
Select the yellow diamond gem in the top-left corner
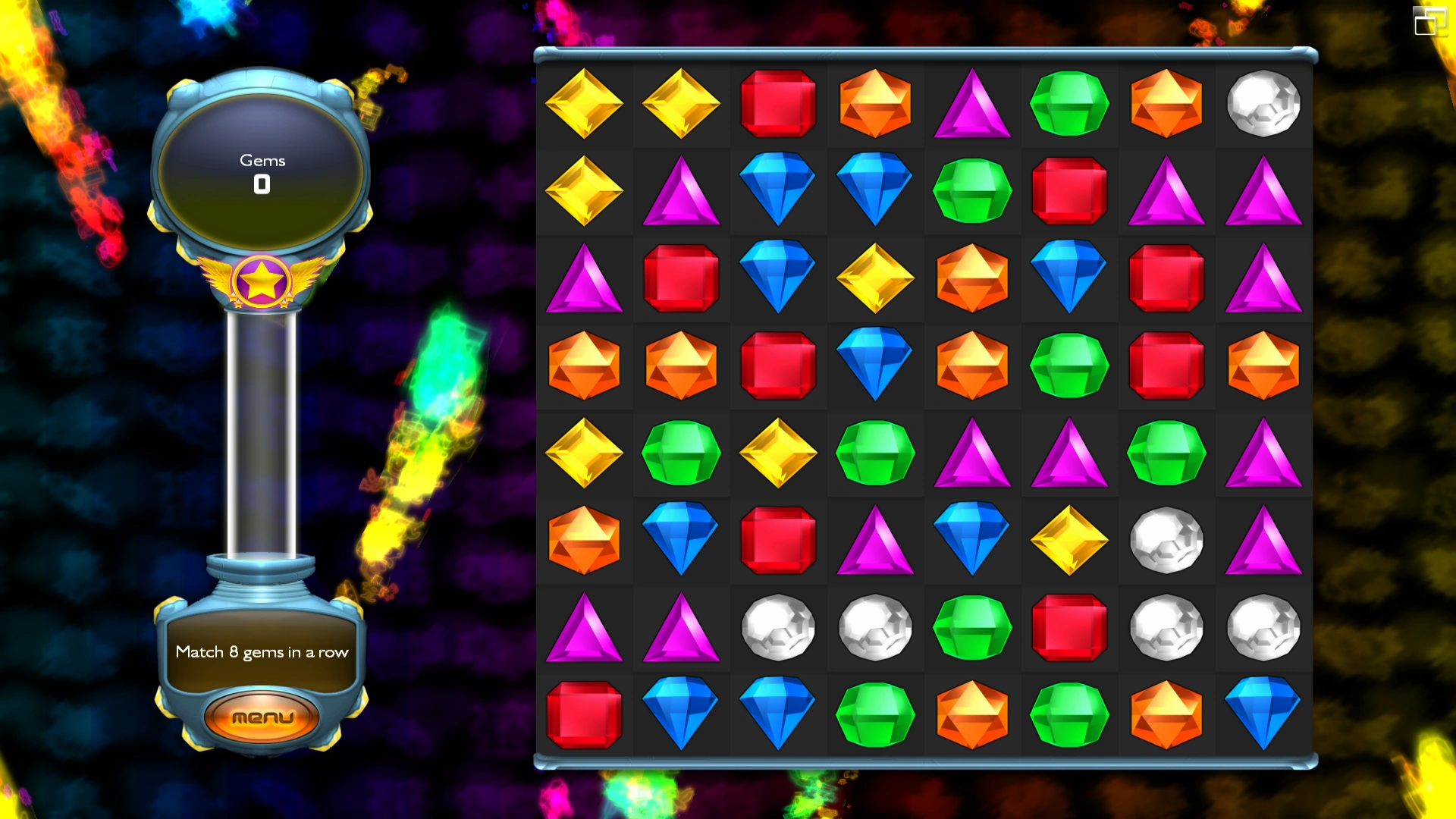584,102
